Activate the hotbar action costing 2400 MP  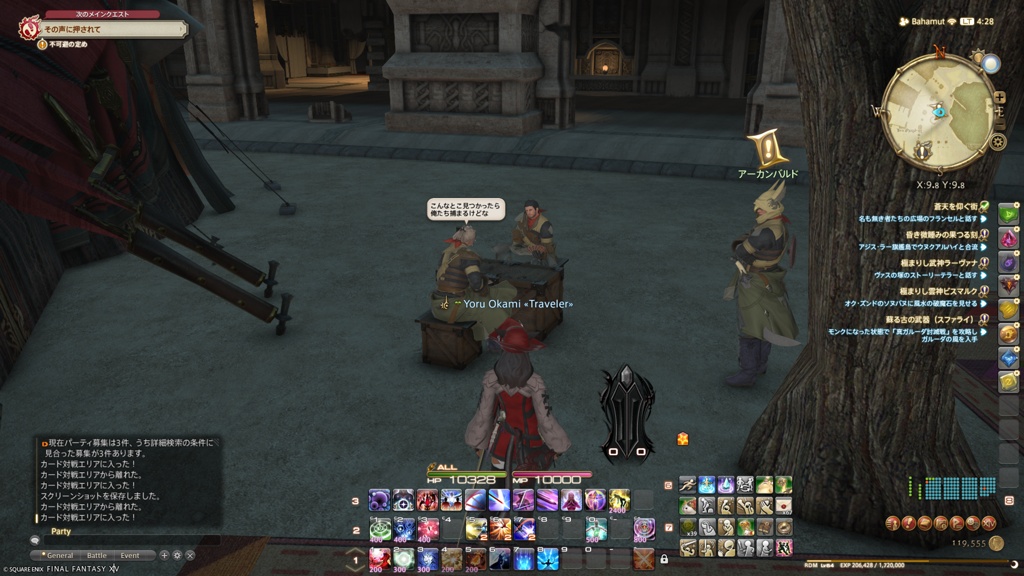(620, 500)
